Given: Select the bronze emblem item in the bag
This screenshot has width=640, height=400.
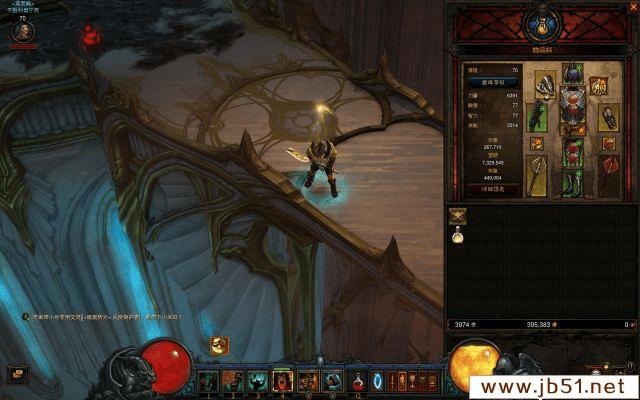Looking at the screenshot, I should click(x=458, y=213).
